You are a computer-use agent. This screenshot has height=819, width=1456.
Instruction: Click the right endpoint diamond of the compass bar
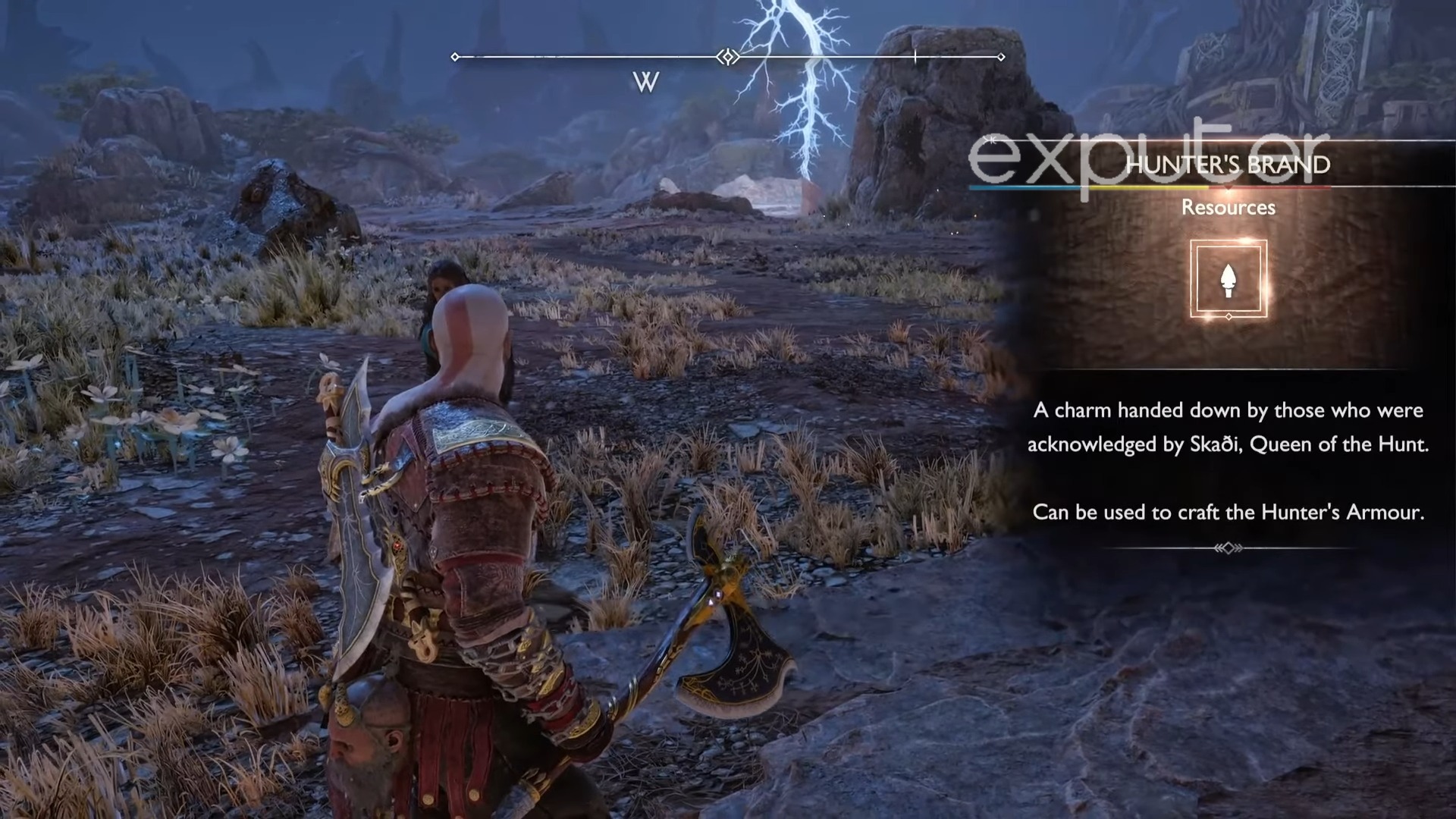click(1000, 55)
